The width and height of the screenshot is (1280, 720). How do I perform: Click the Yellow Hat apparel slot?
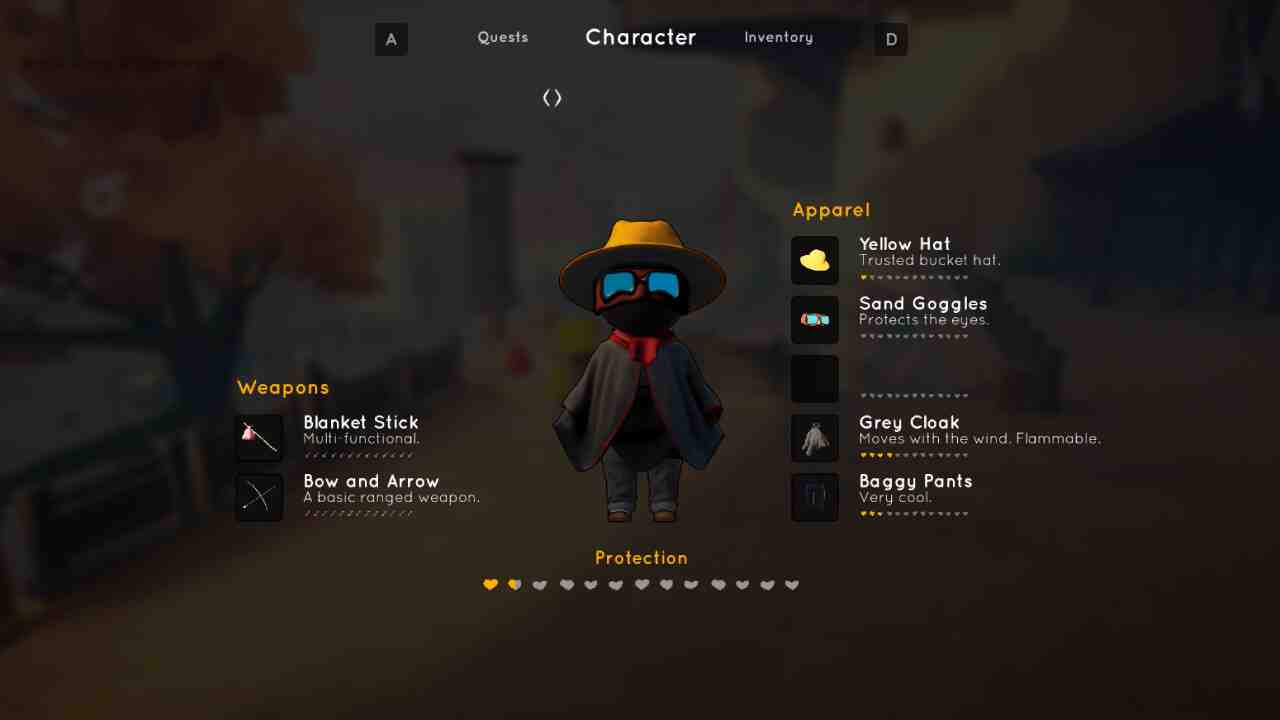(x=815, y=260)
